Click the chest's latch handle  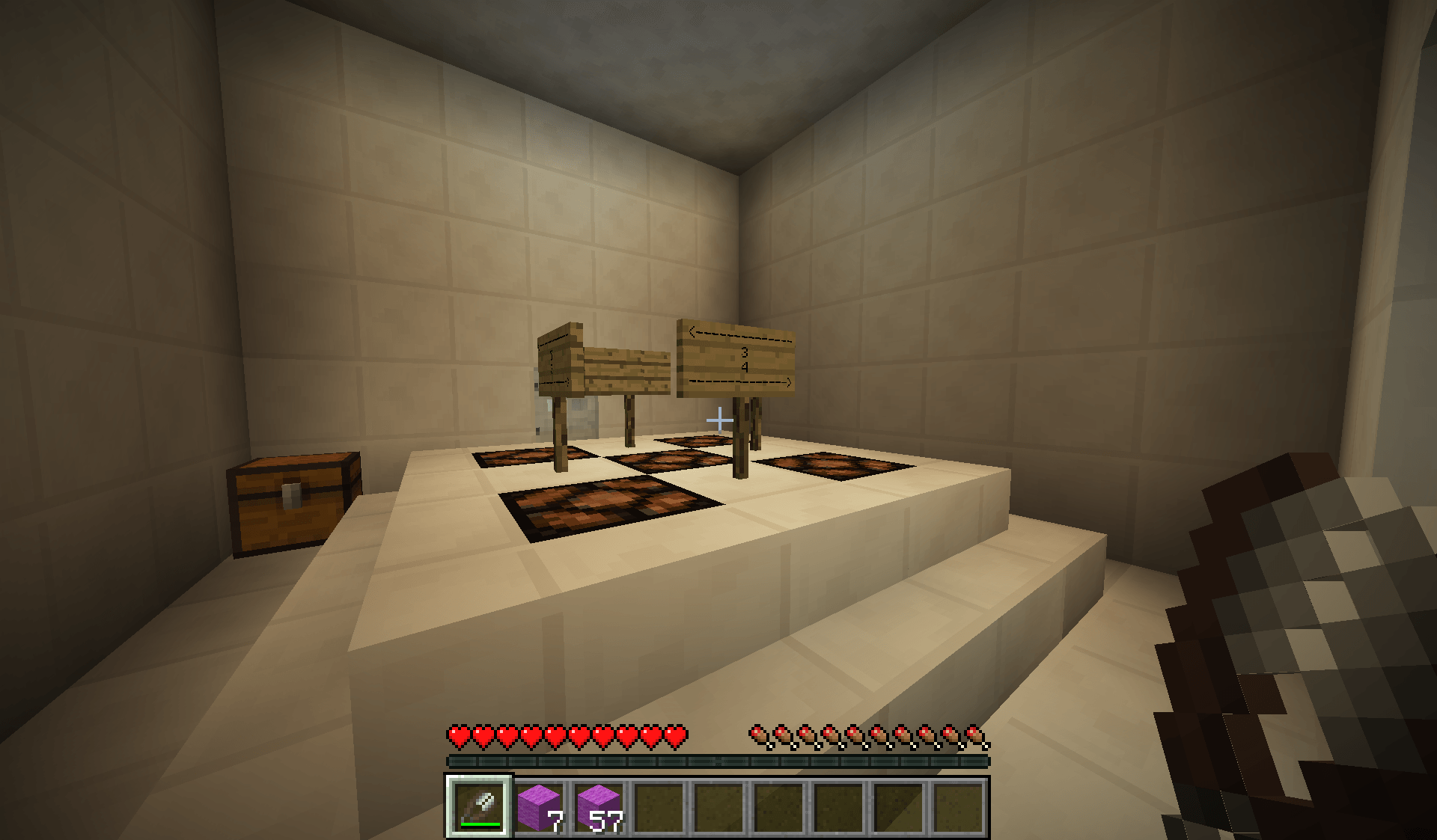point(293,495)
